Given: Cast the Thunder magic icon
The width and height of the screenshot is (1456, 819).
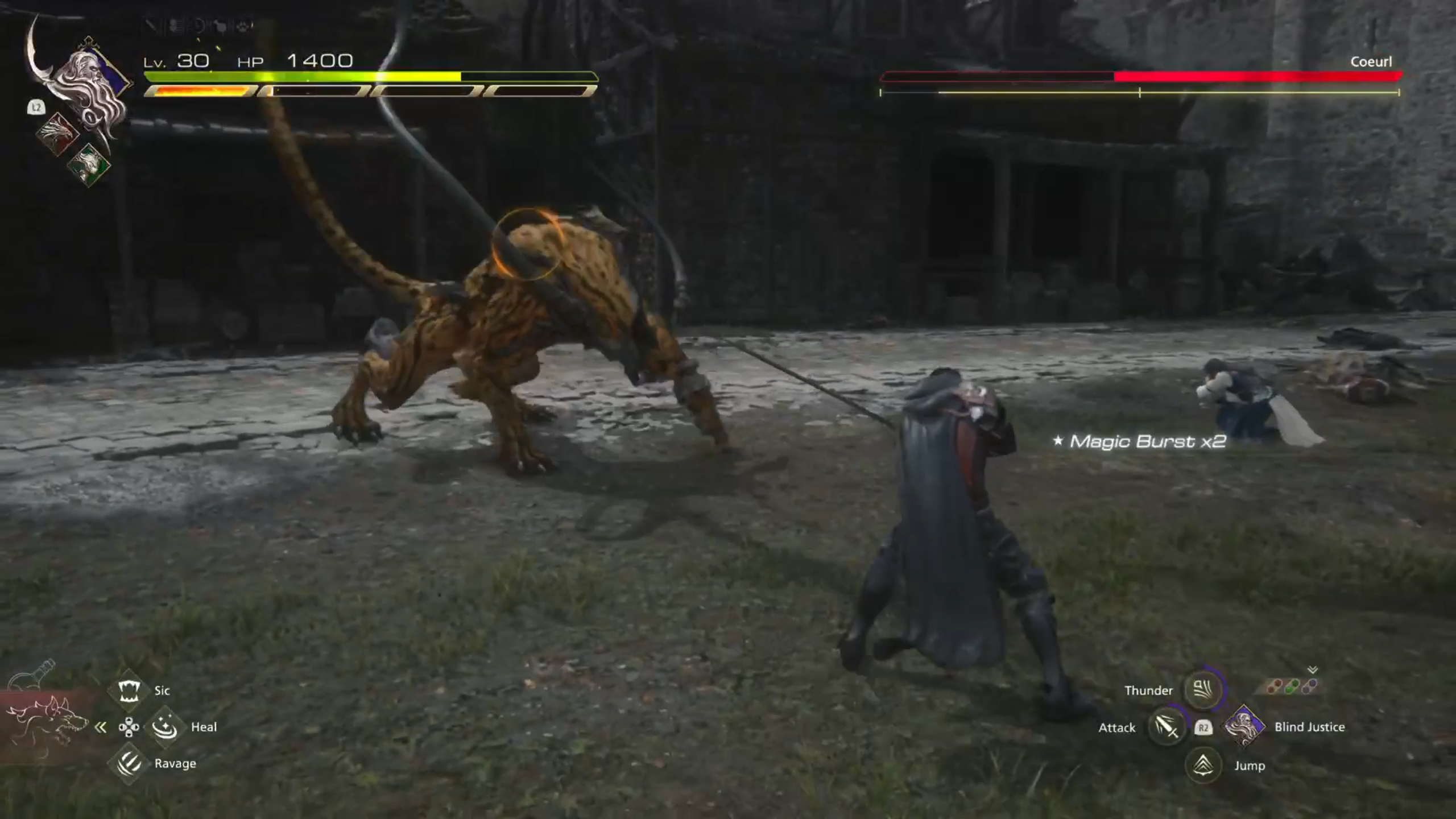Looking at the screenshot, I should pyautogui.click(x=1202, y=690).
